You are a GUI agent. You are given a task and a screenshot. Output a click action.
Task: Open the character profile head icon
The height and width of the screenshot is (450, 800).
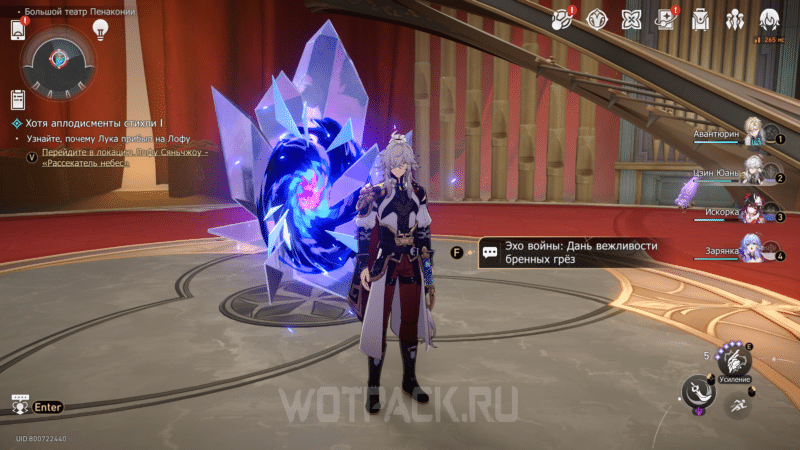(x=769, y=19)
